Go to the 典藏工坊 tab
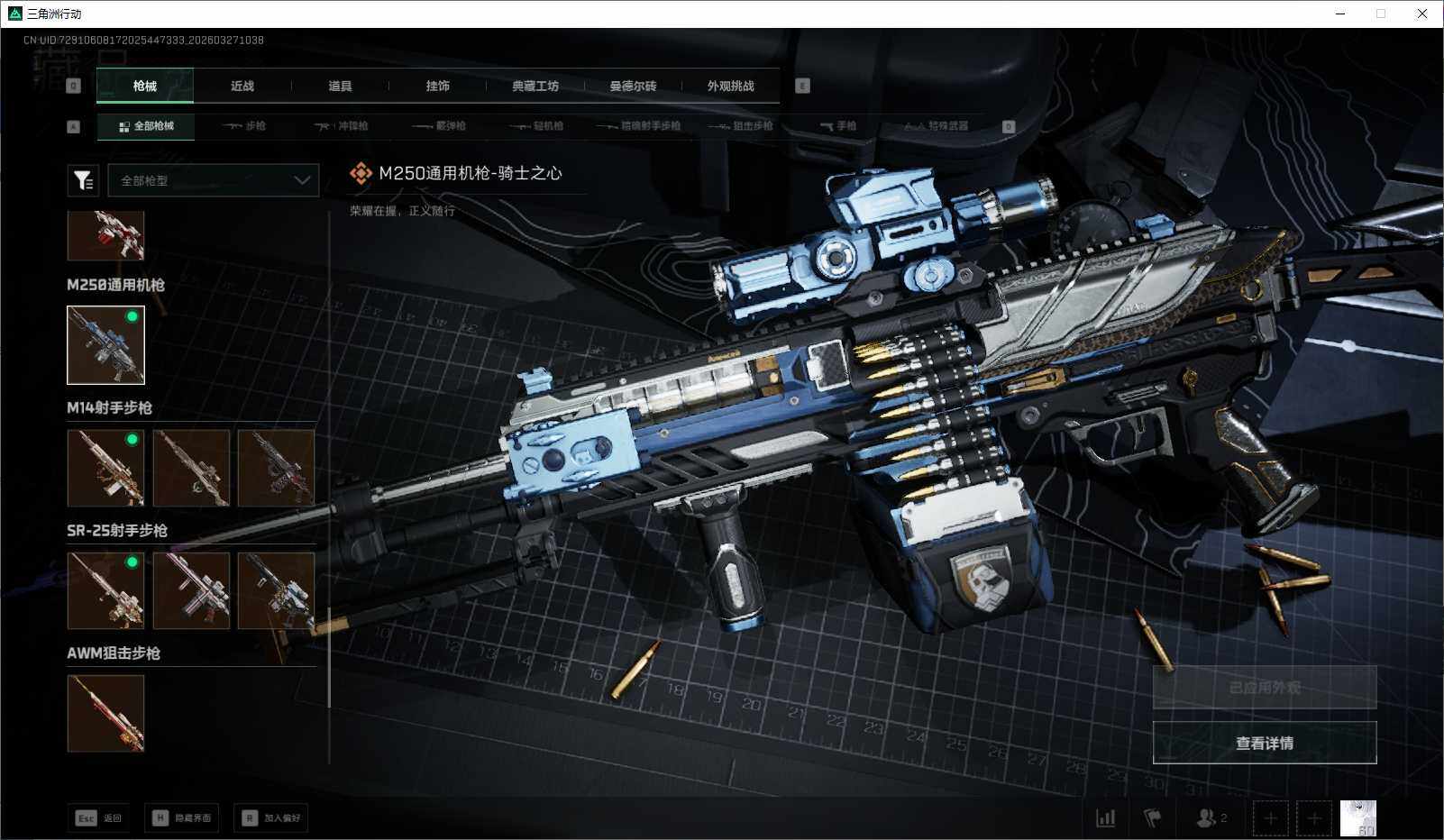This screenshot has height=840, width=1444. click(x=535, y=86)
